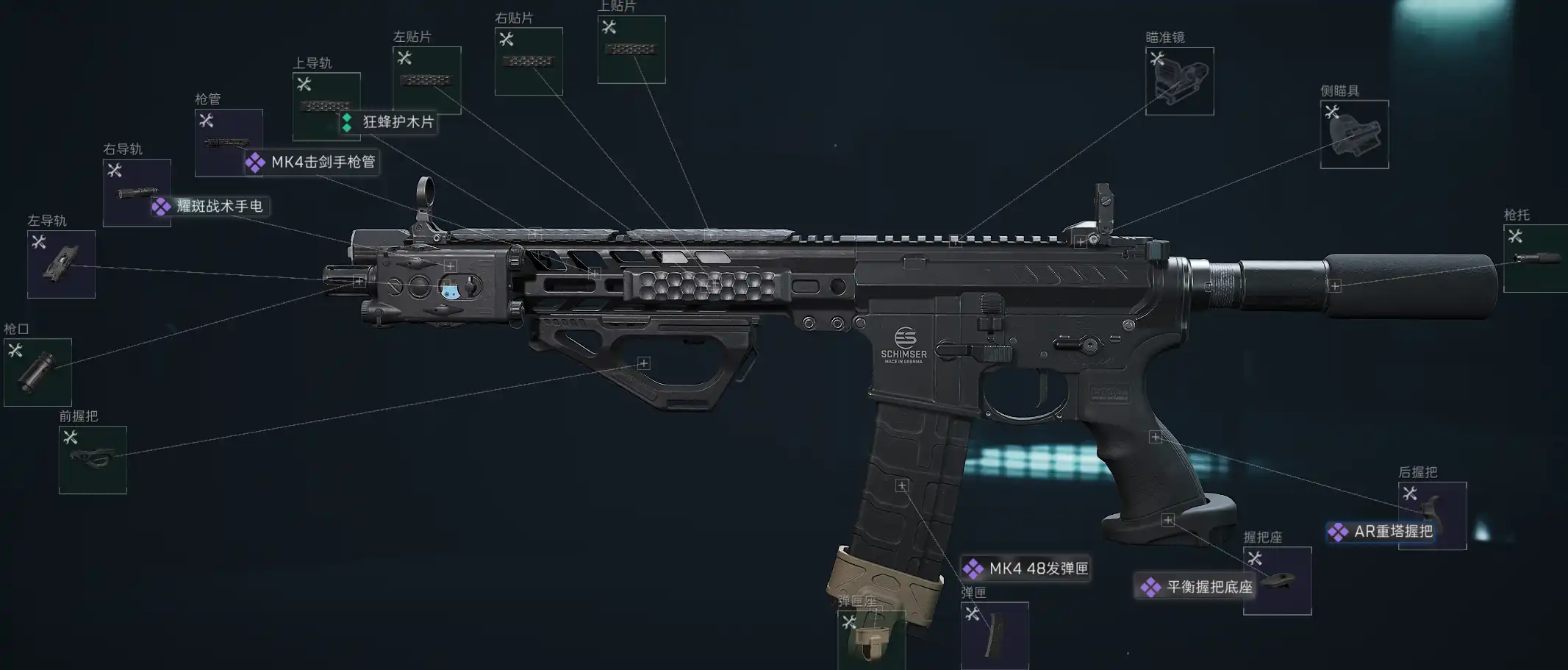Open the 枪托 stock slot
The image size is (1568, 670).
(1535, 258)
